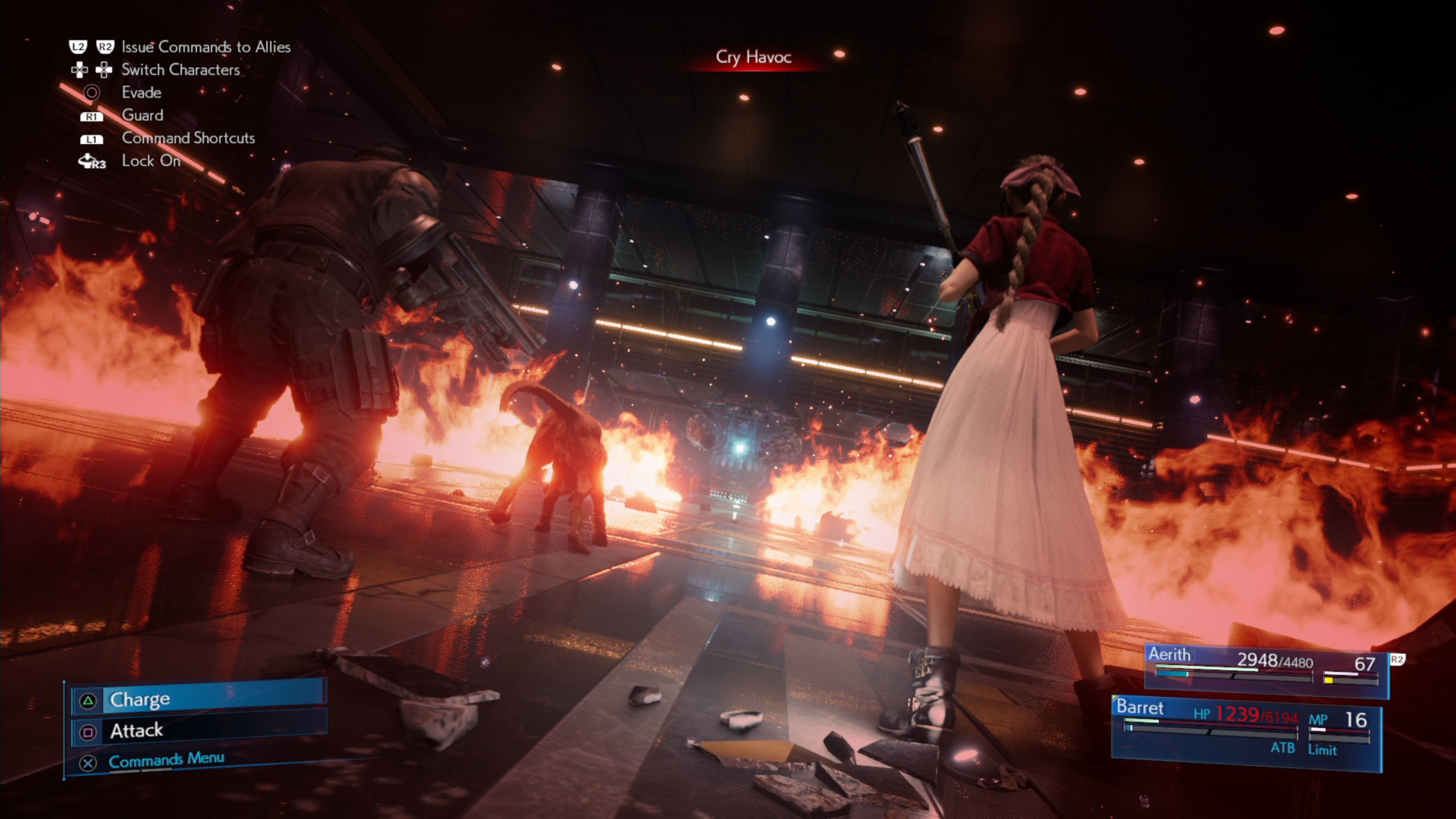Click the R2 button icon beside Issue Commands
Image resolution: width=1456 pixels, height=819 pixels.
tap(105, 47)
